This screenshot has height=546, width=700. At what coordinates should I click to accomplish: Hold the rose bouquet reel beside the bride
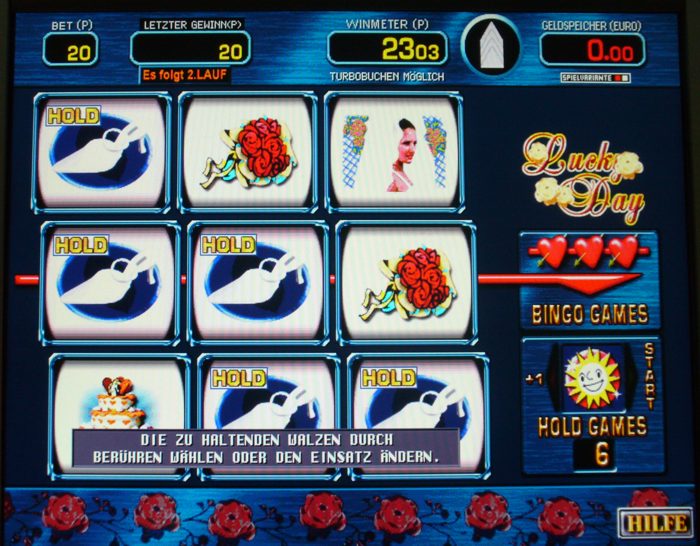[x=250, y=152]
